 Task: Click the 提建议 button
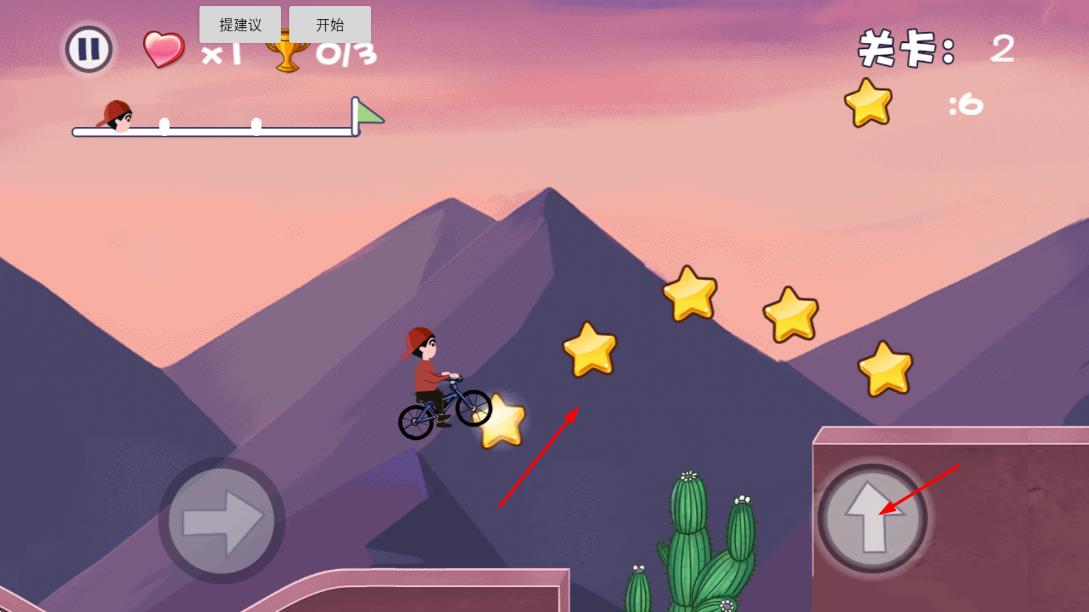point(240,25)
